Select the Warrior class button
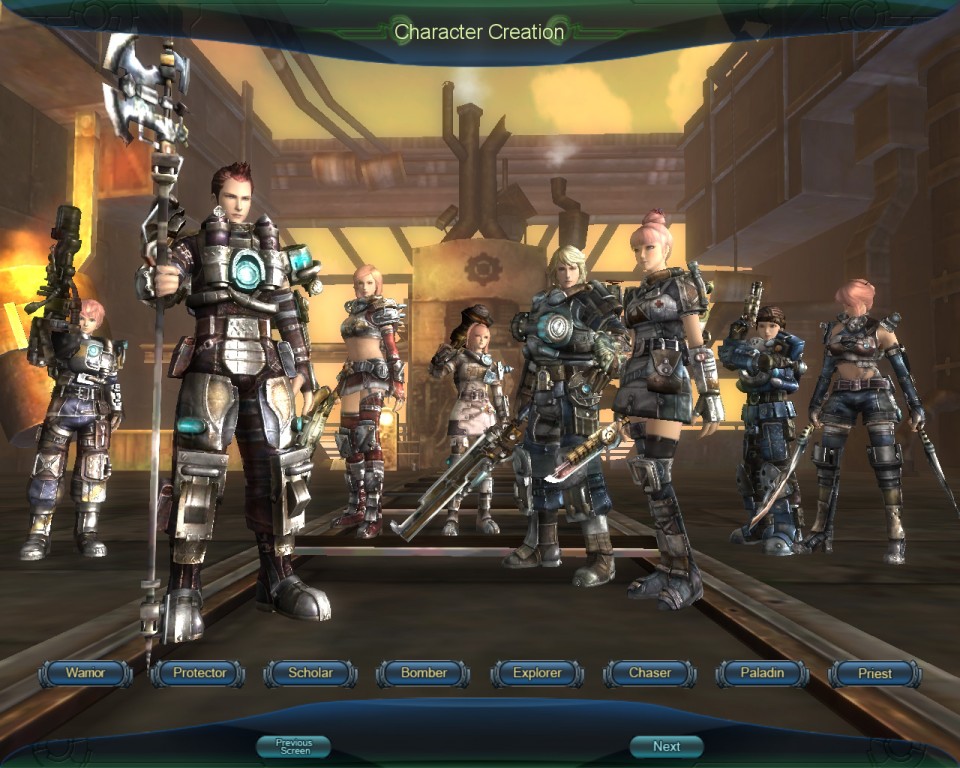 tap(85, 673)
